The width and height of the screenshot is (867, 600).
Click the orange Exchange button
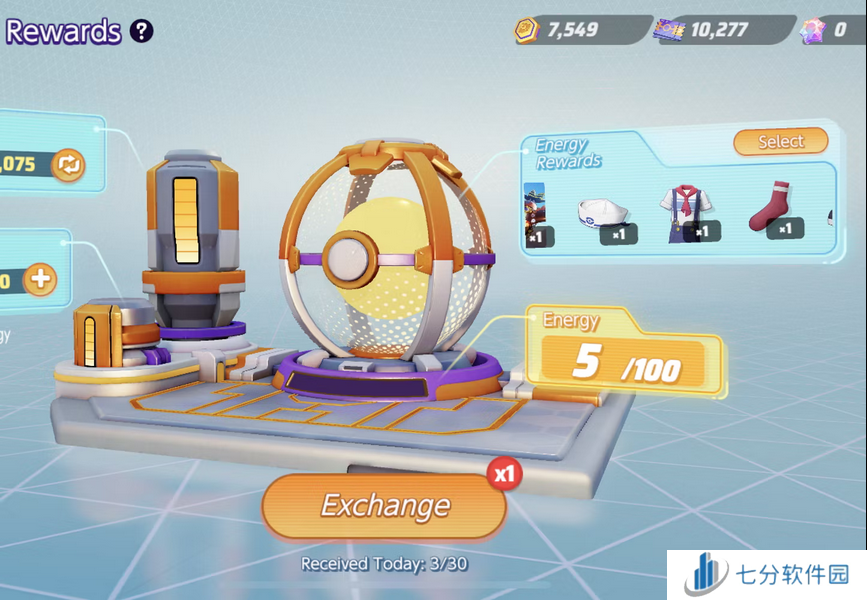[x=384, y=506]
